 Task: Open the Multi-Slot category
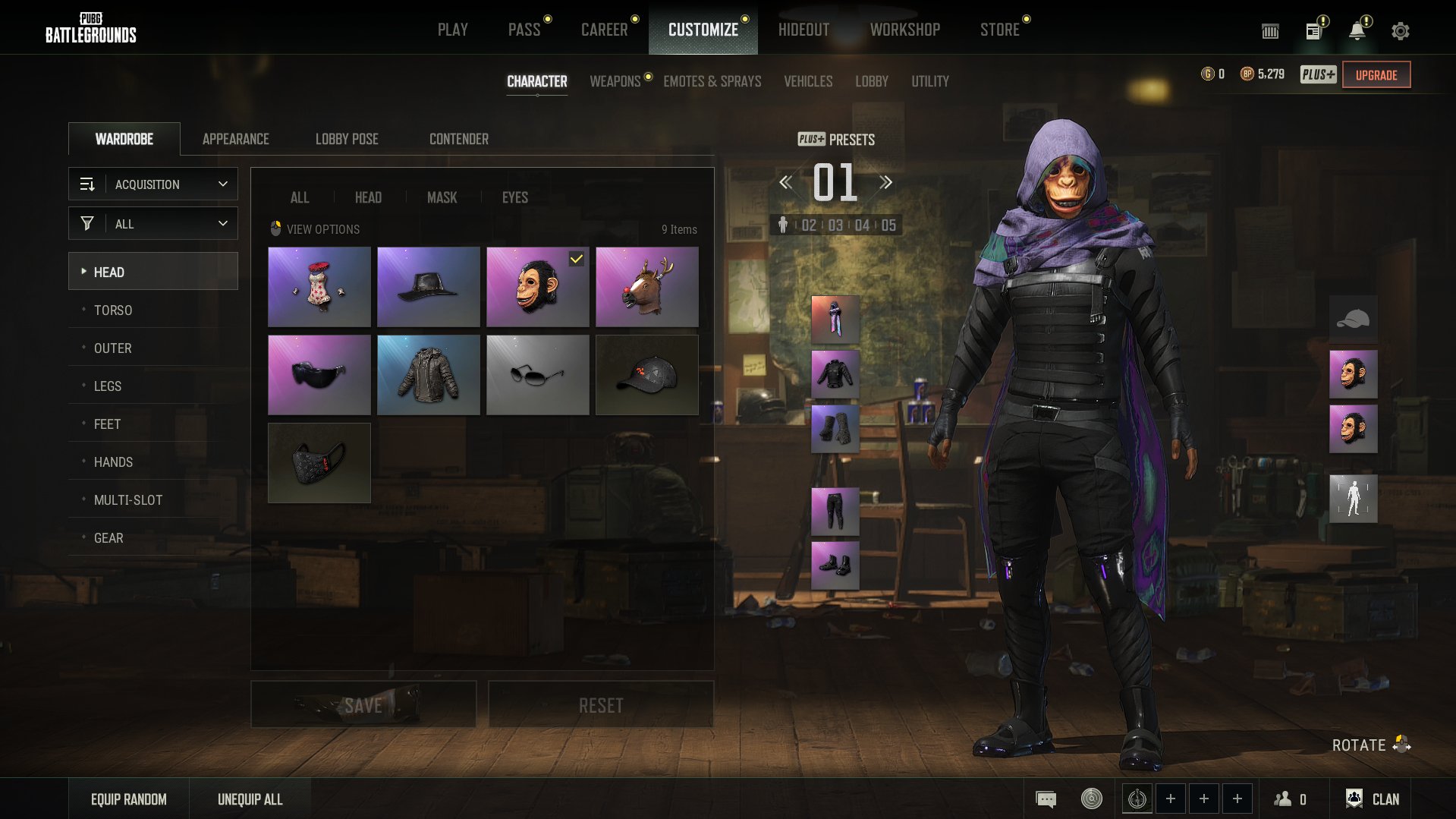point(128,500)
